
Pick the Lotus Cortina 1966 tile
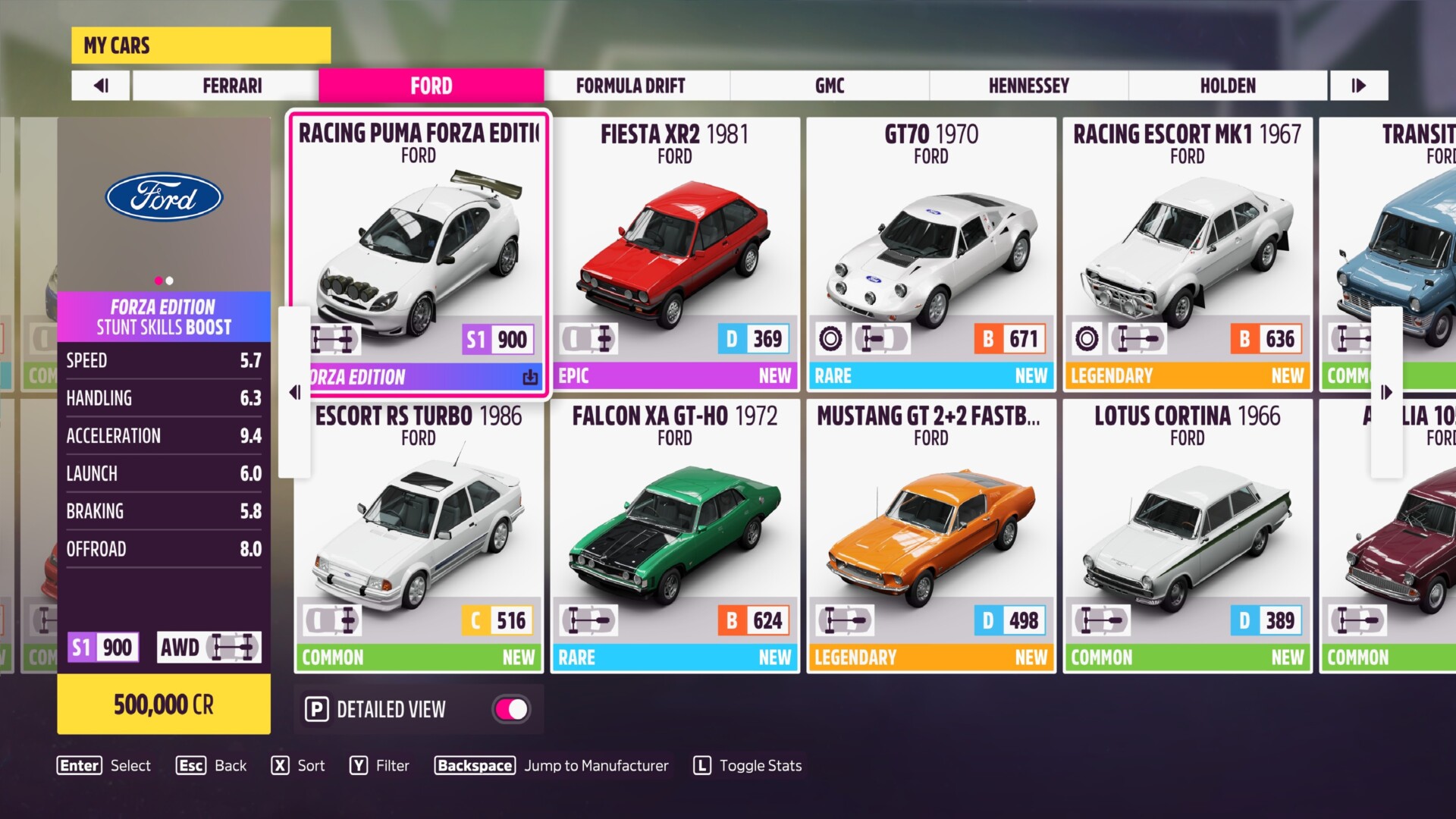point(1187,535)
